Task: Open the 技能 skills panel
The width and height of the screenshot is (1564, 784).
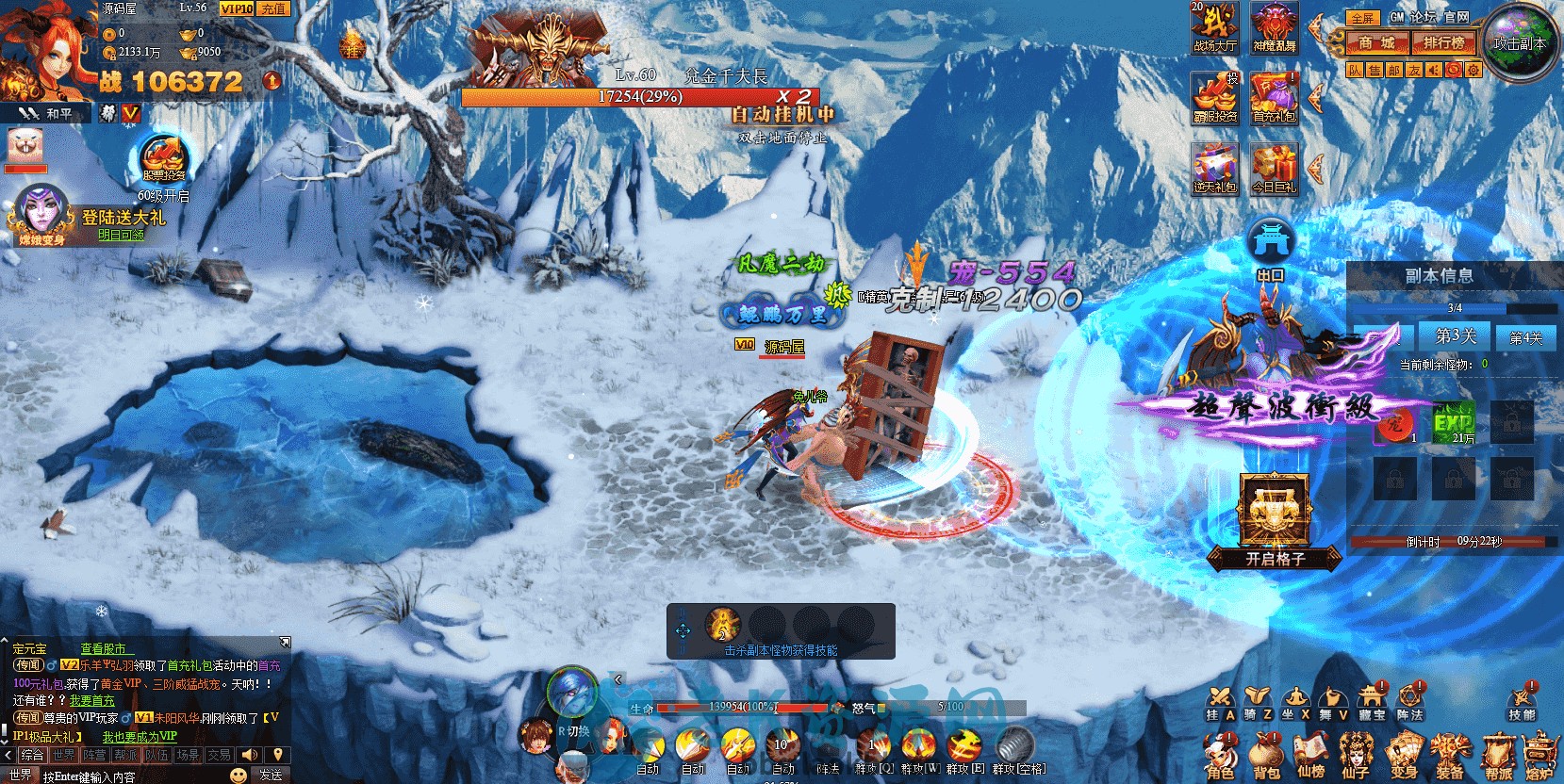Action: tap(1522, 700)
